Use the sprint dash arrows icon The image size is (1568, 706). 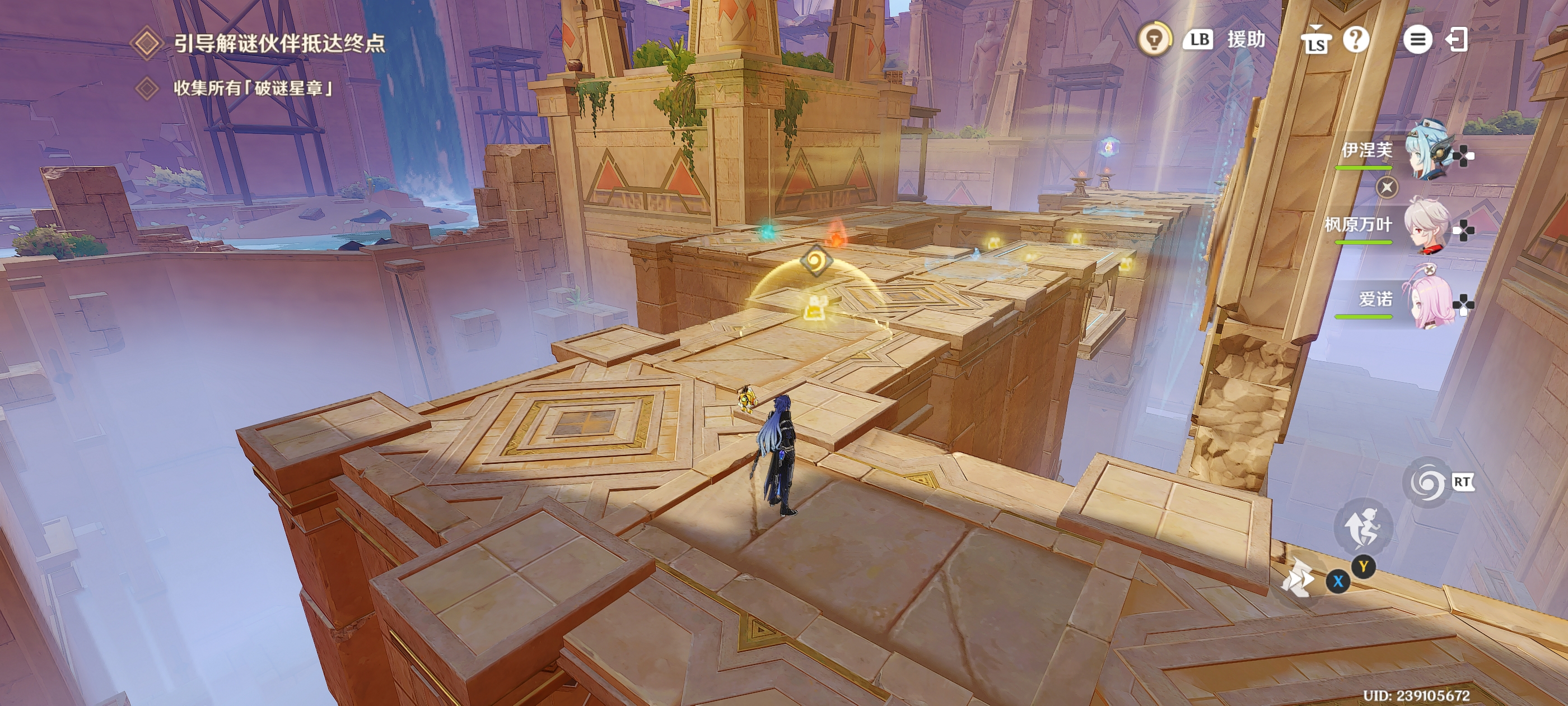tap(1298, 578)
